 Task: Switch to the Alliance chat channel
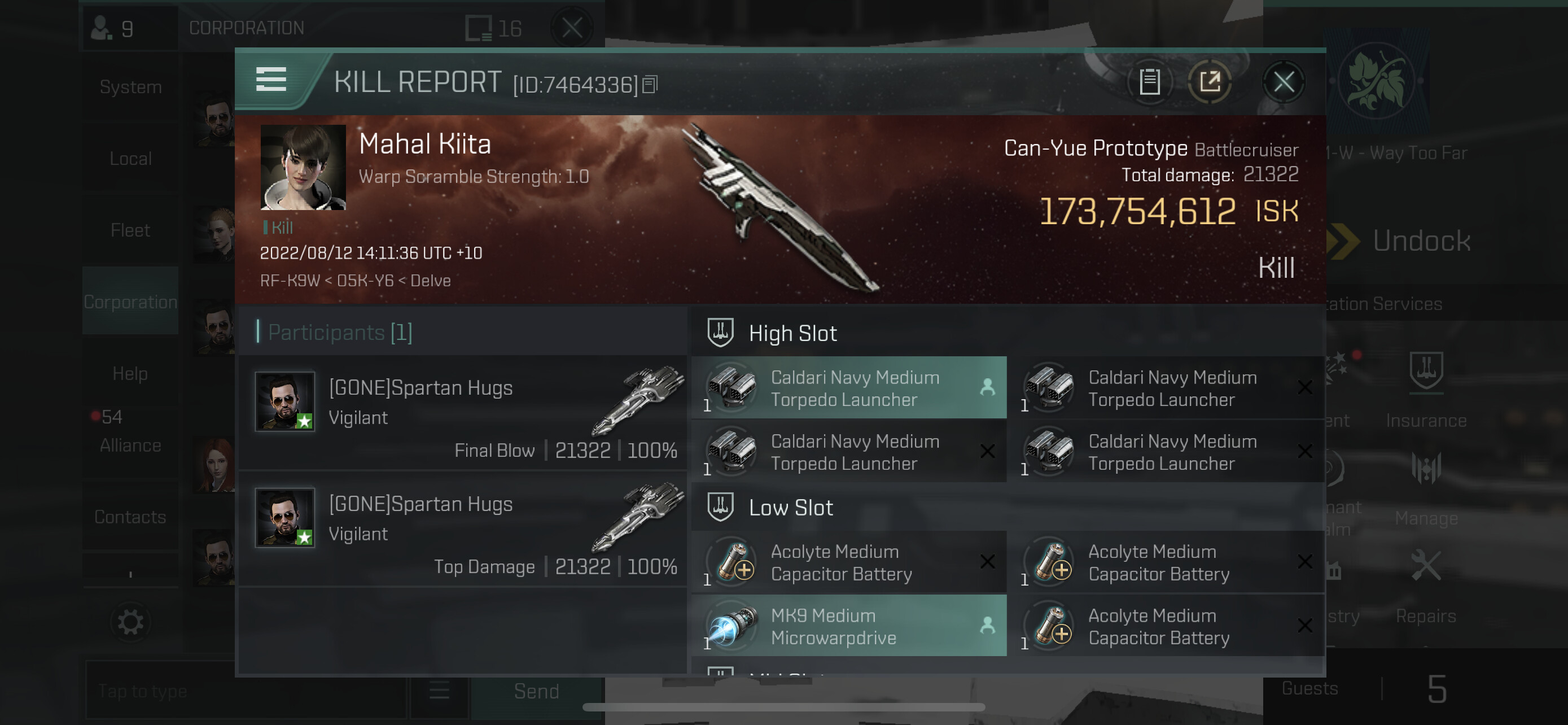click(x=130, y=445)
